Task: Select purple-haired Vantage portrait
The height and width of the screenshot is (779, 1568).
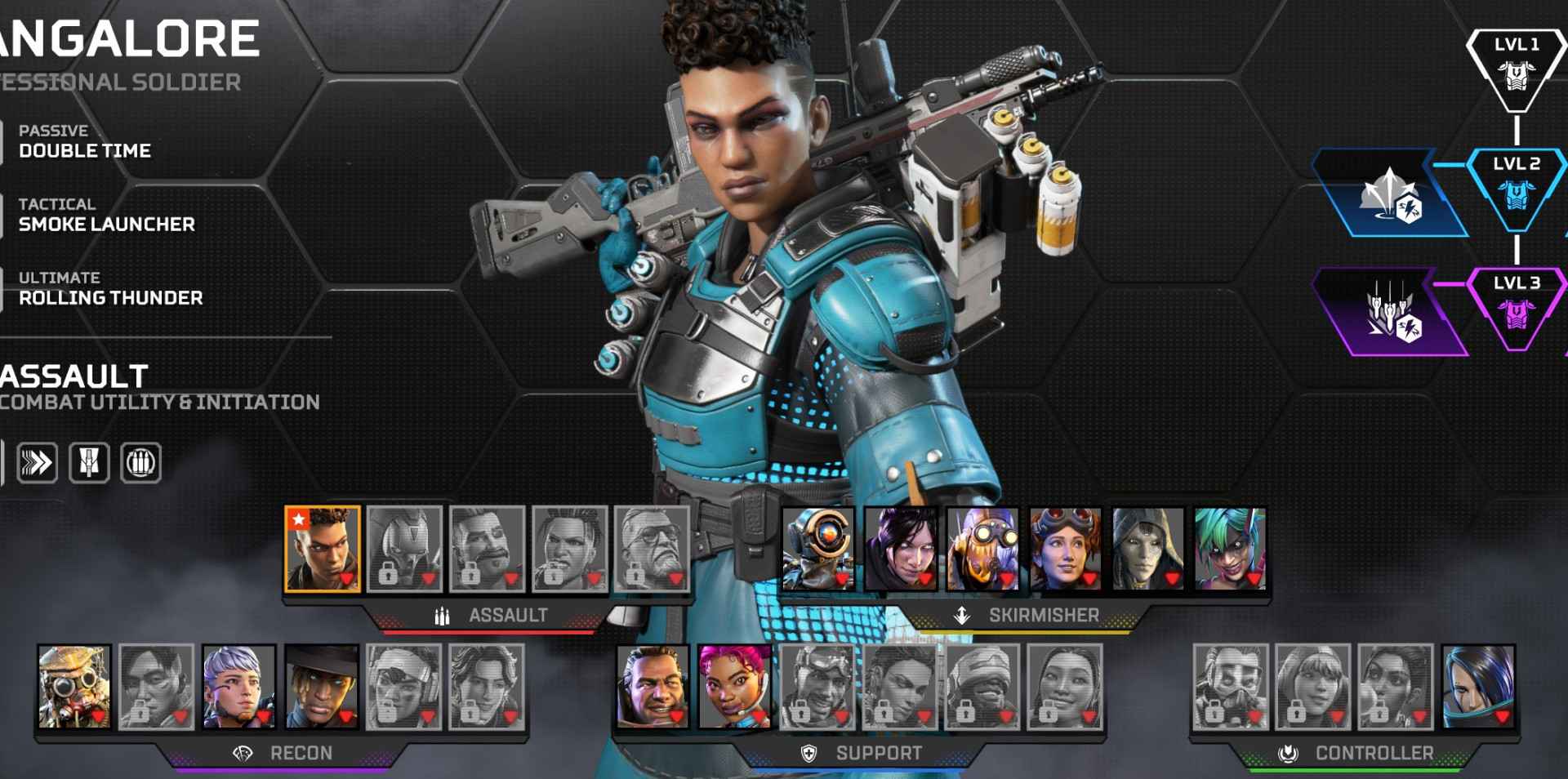Action: pyautogui.click(x=238, y=686)
